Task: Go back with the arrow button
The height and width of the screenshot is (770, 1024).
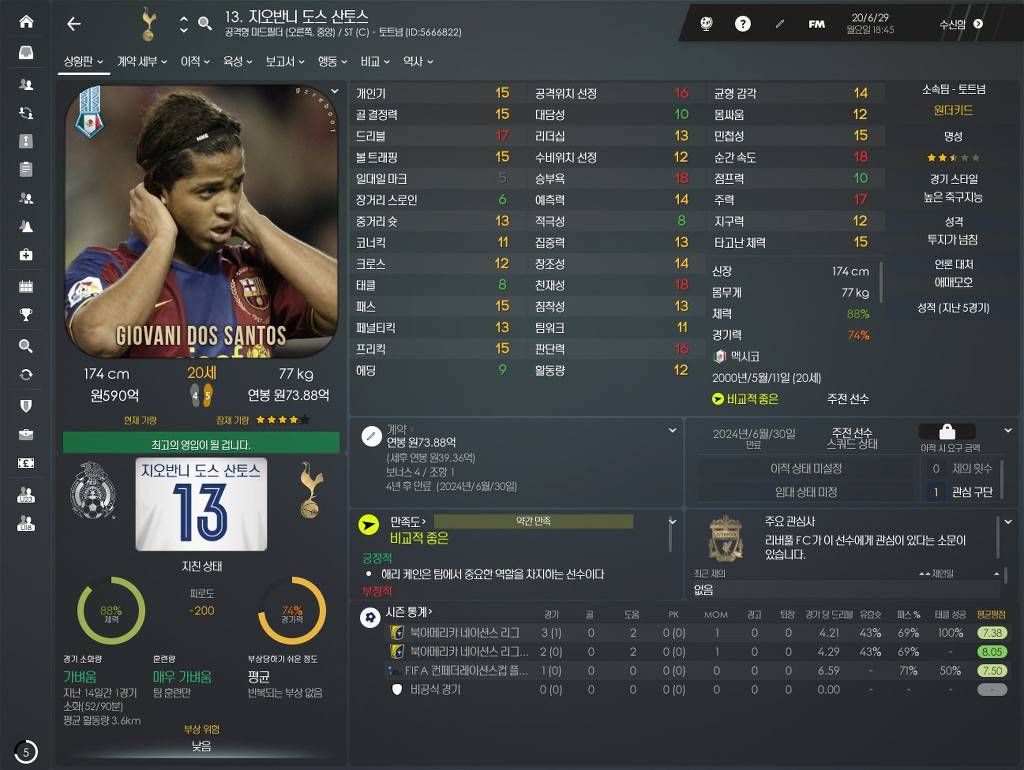Action: (74, 24)
